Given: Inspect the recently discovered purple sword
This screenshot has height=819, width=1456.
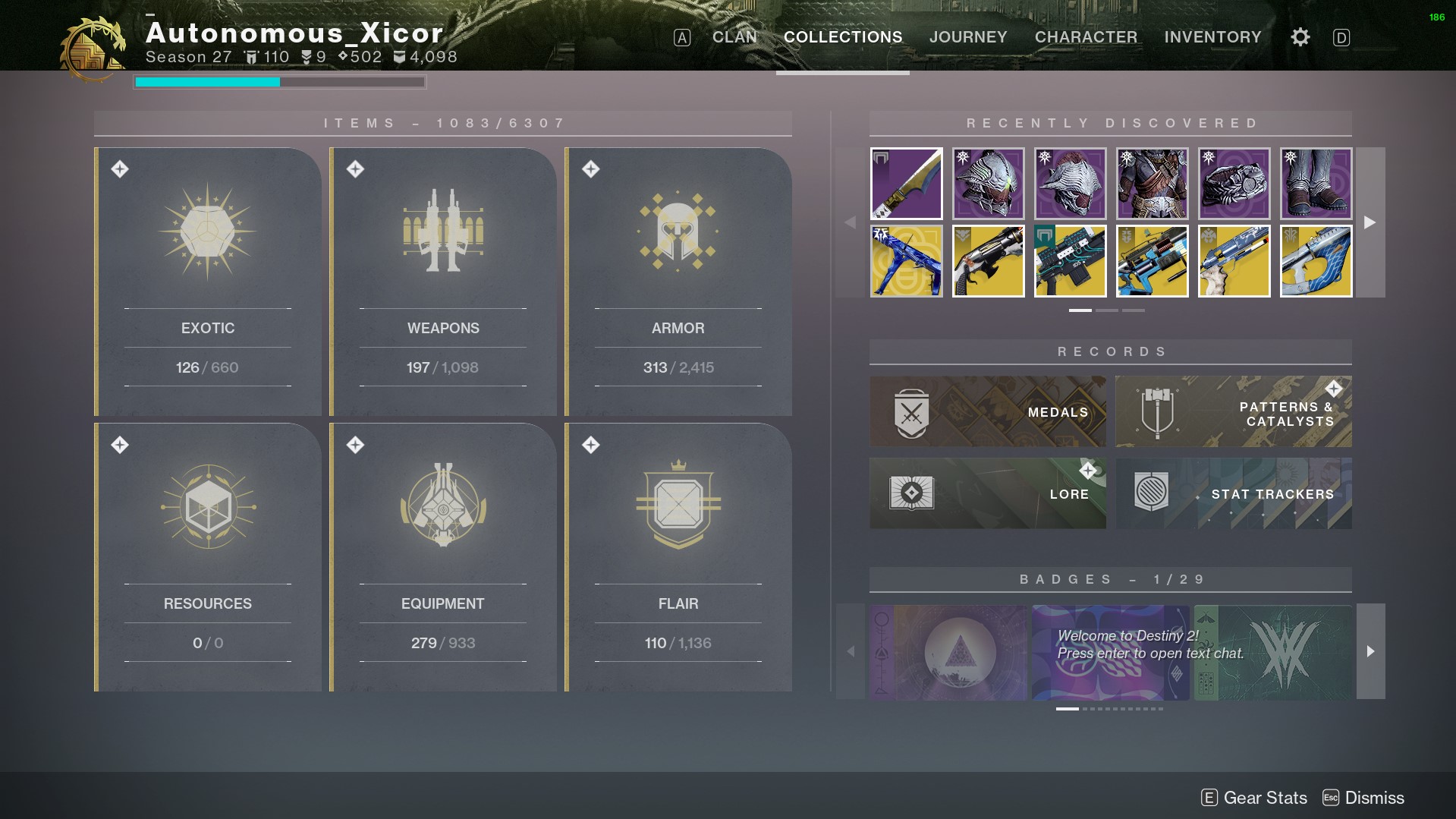Looking at the screenshot, I should (906, 184).
